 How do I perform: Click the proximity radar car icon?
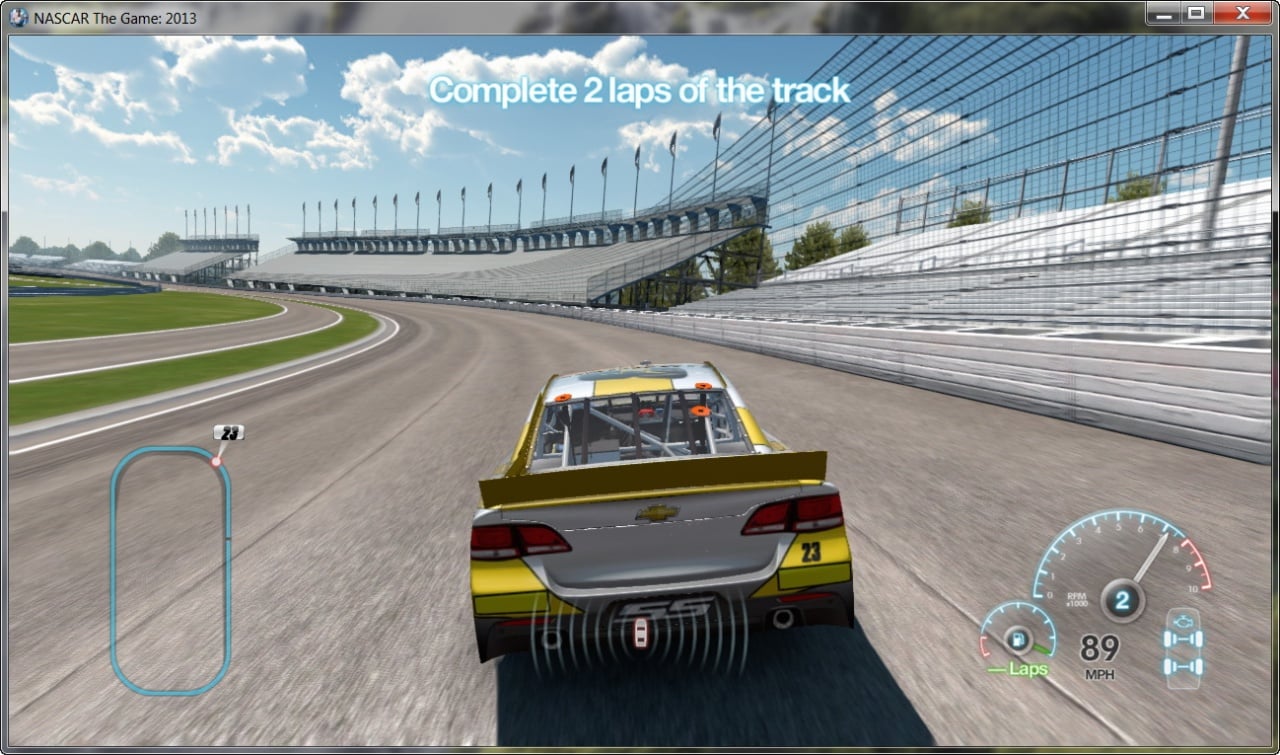pos(640,632)
